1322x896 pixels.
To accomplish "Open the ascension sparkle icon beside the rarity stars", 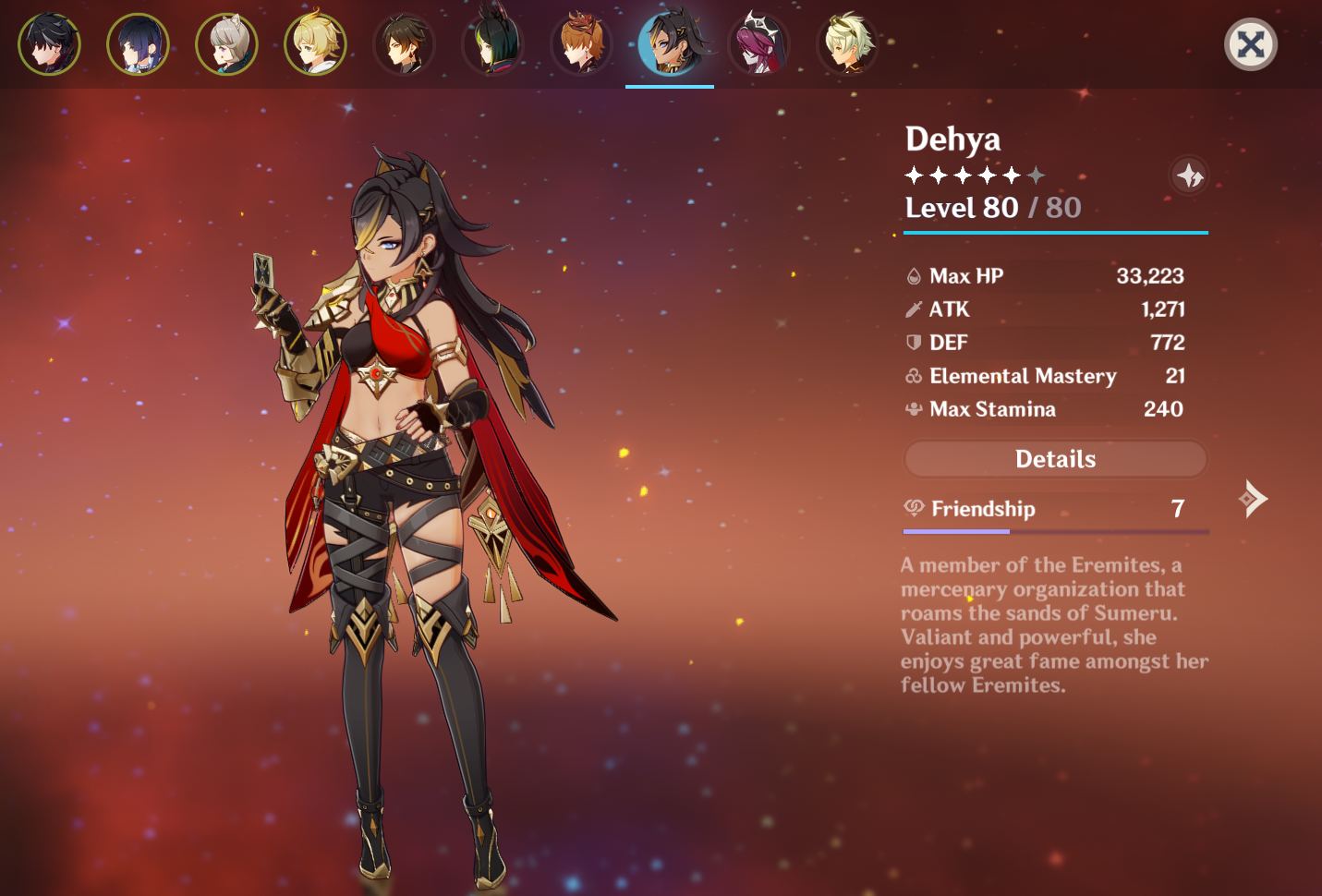I will point(1190,176).
